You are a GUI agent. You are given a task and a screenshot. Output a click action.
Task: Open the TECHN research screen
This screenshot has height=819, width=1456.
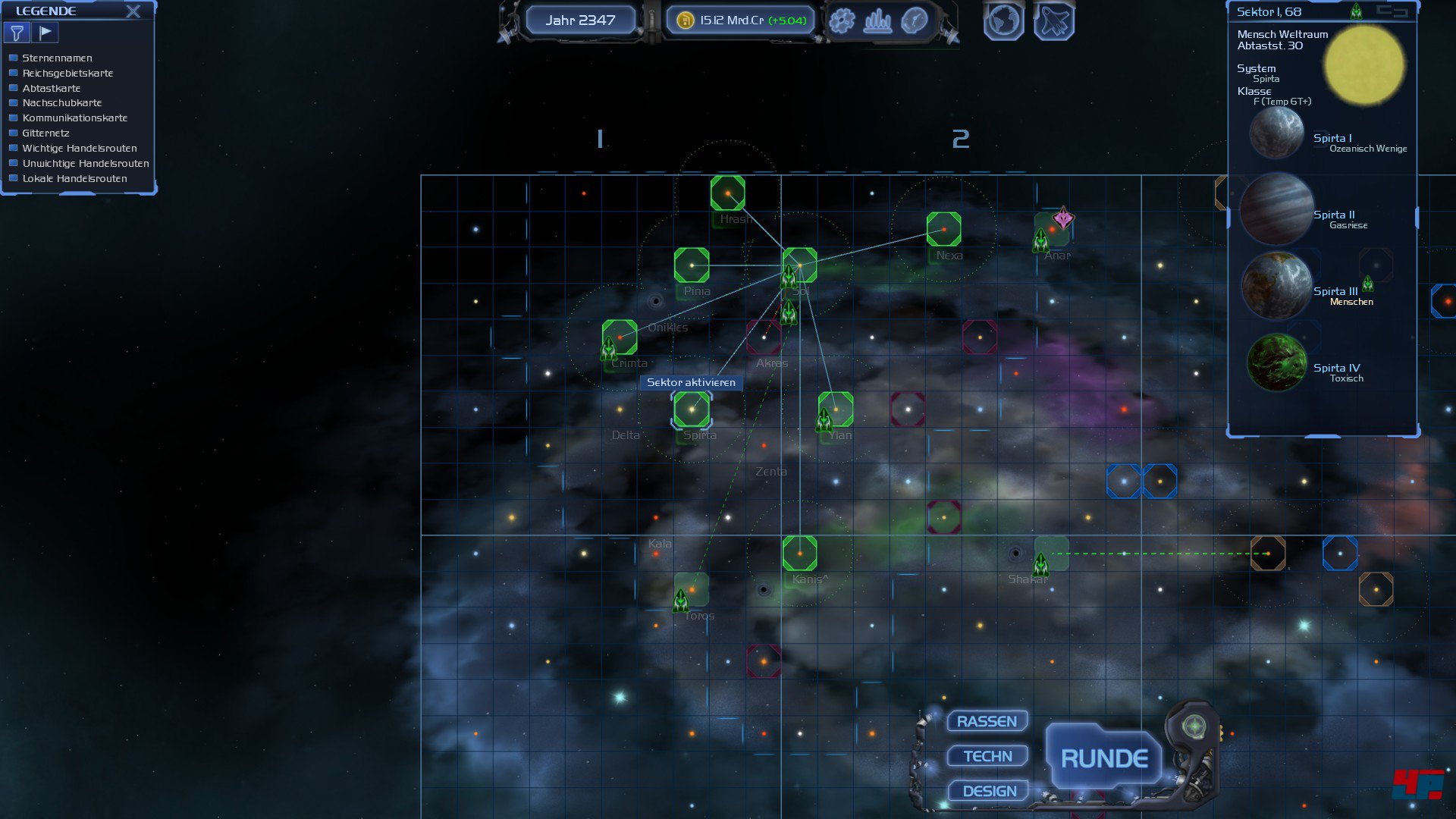(x=987, y=756)
